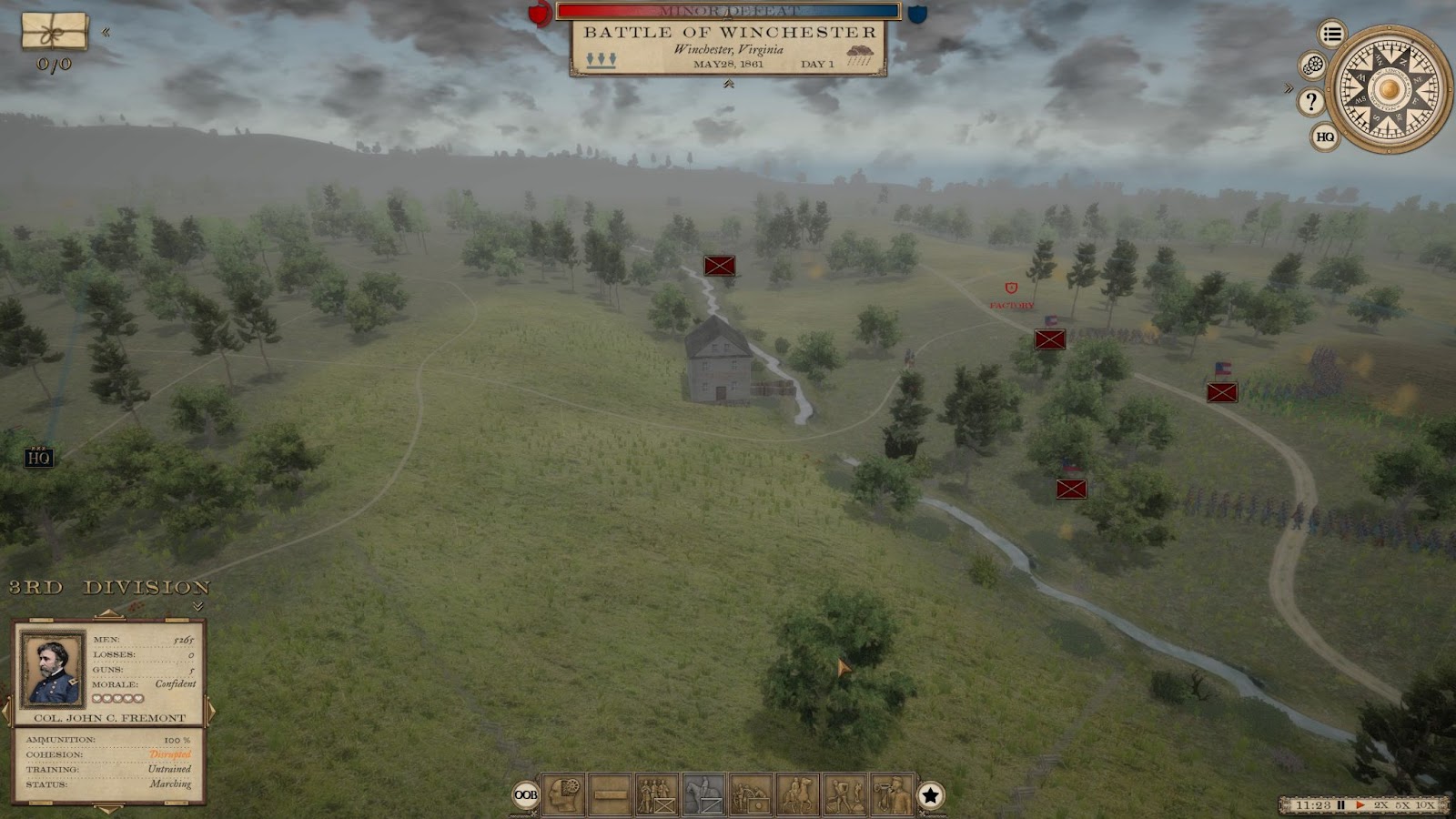
Task: Set game speed to 5X
Action: click(x=1403, y=805)
